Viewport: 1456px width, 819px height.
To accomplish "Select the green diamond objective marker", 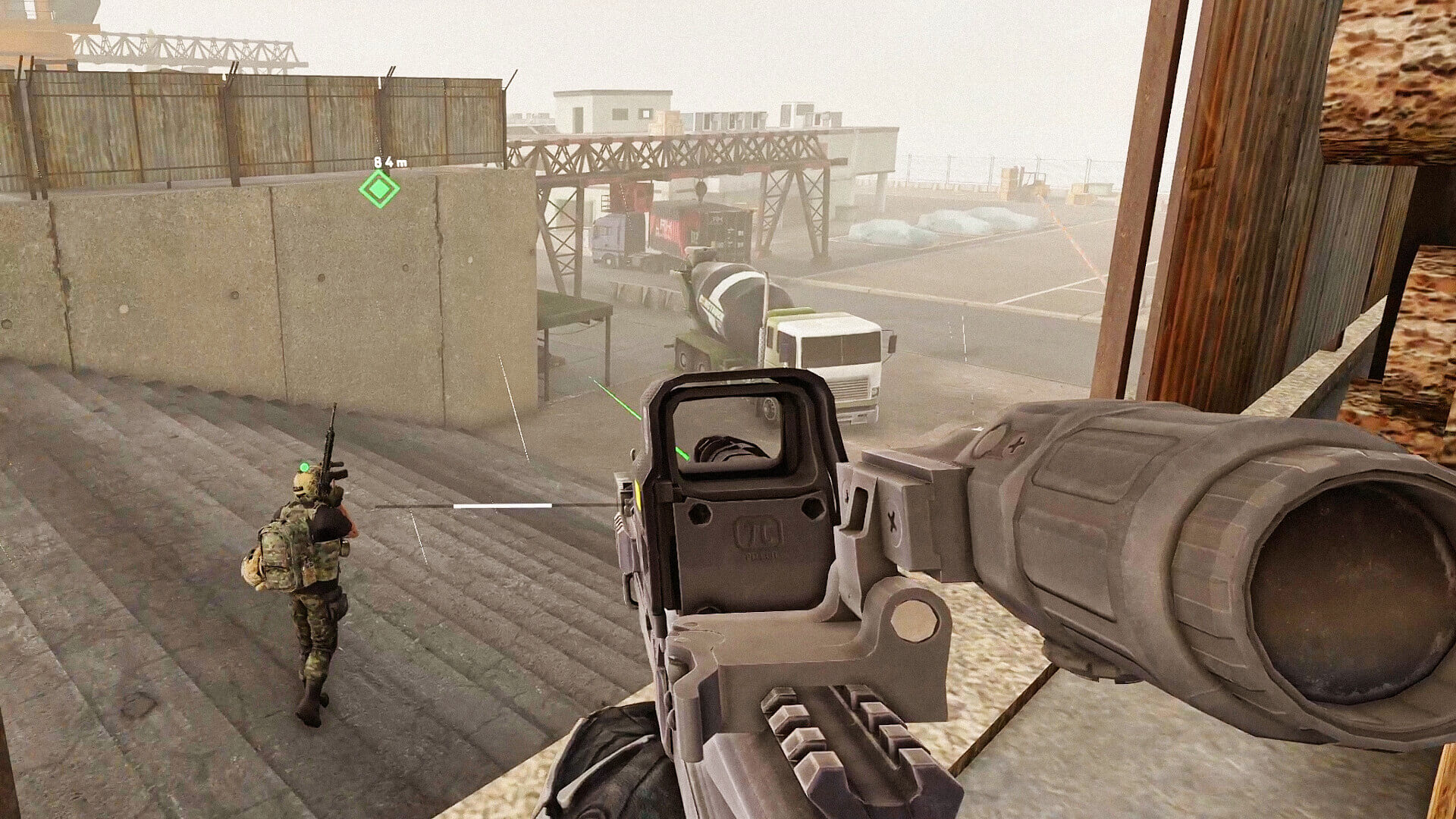I will [x=378, y=189].
